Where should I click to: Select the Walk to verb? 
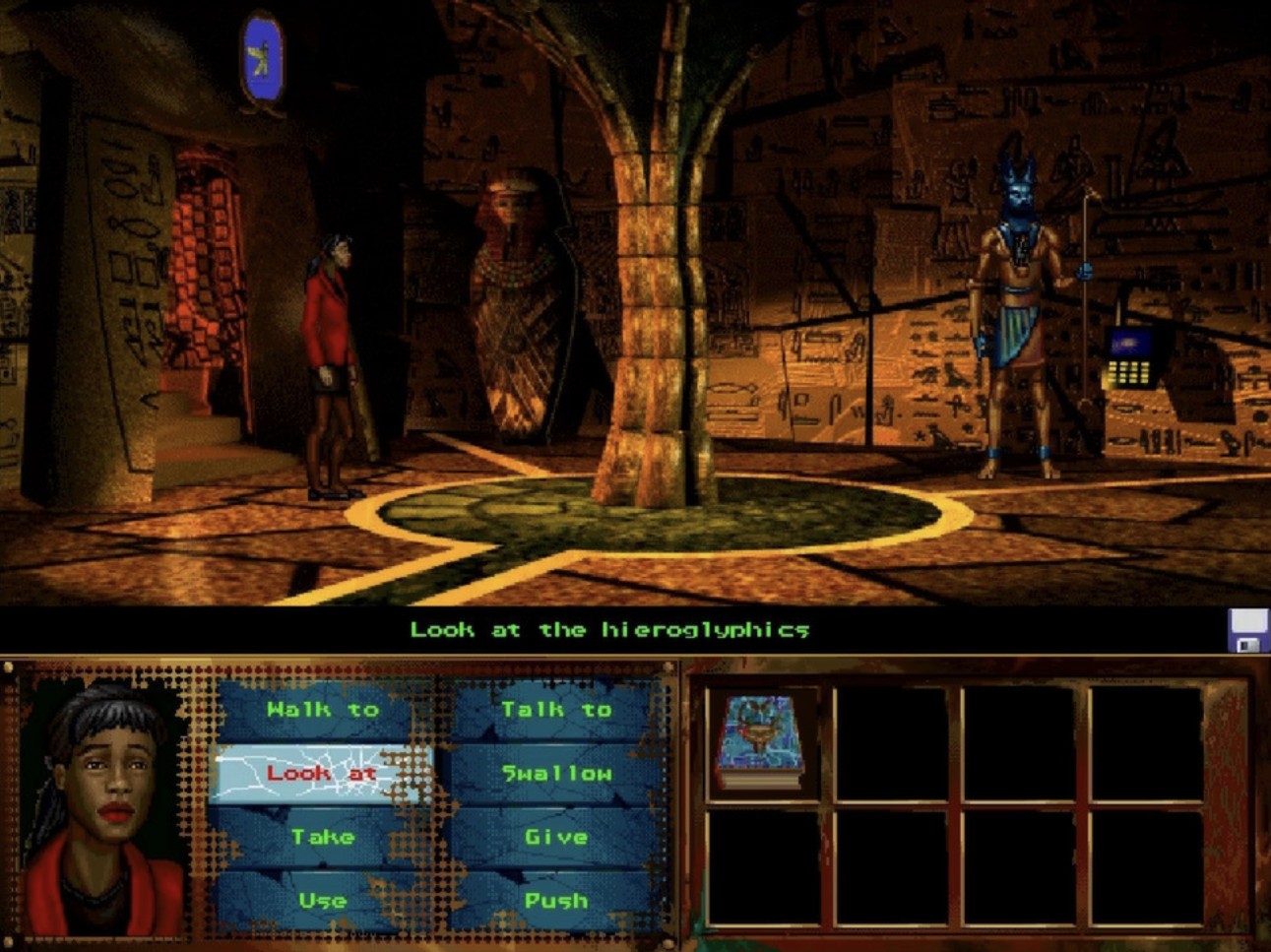pos(322,710)
